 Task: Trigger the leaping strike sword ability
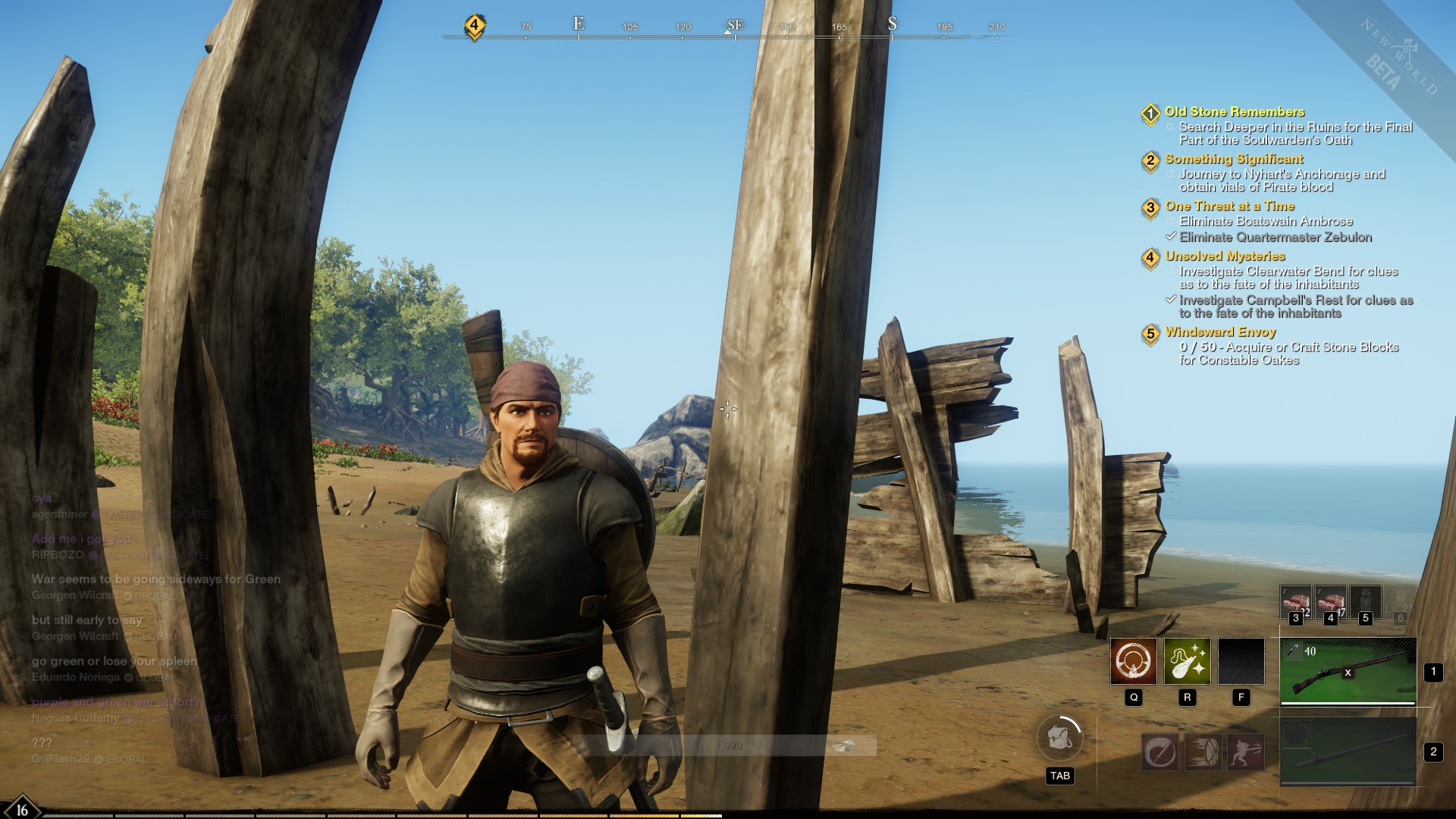click(1245, 752)
